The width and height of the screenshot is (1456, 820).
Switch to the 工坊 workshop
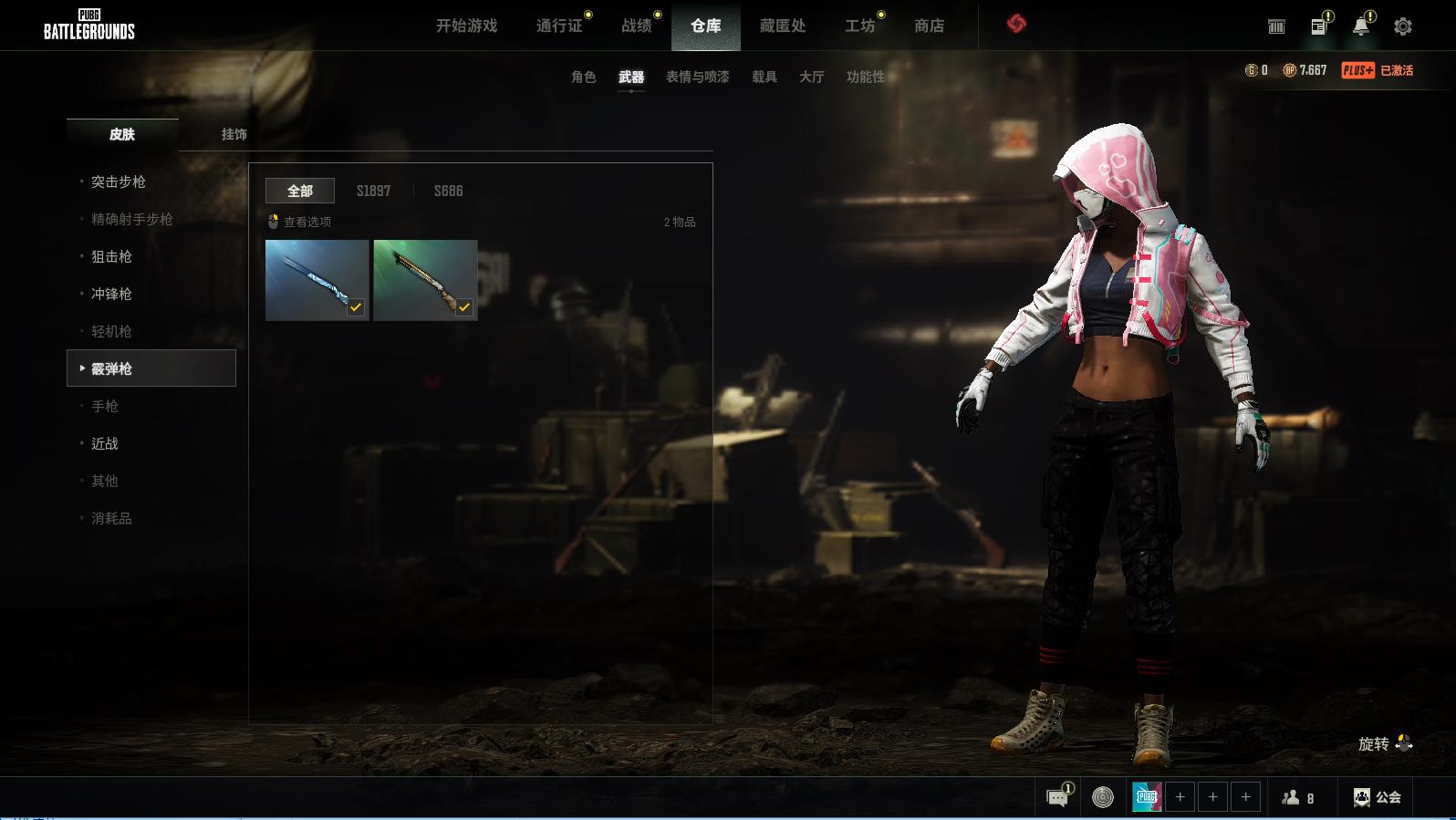[x=859, y=26]
